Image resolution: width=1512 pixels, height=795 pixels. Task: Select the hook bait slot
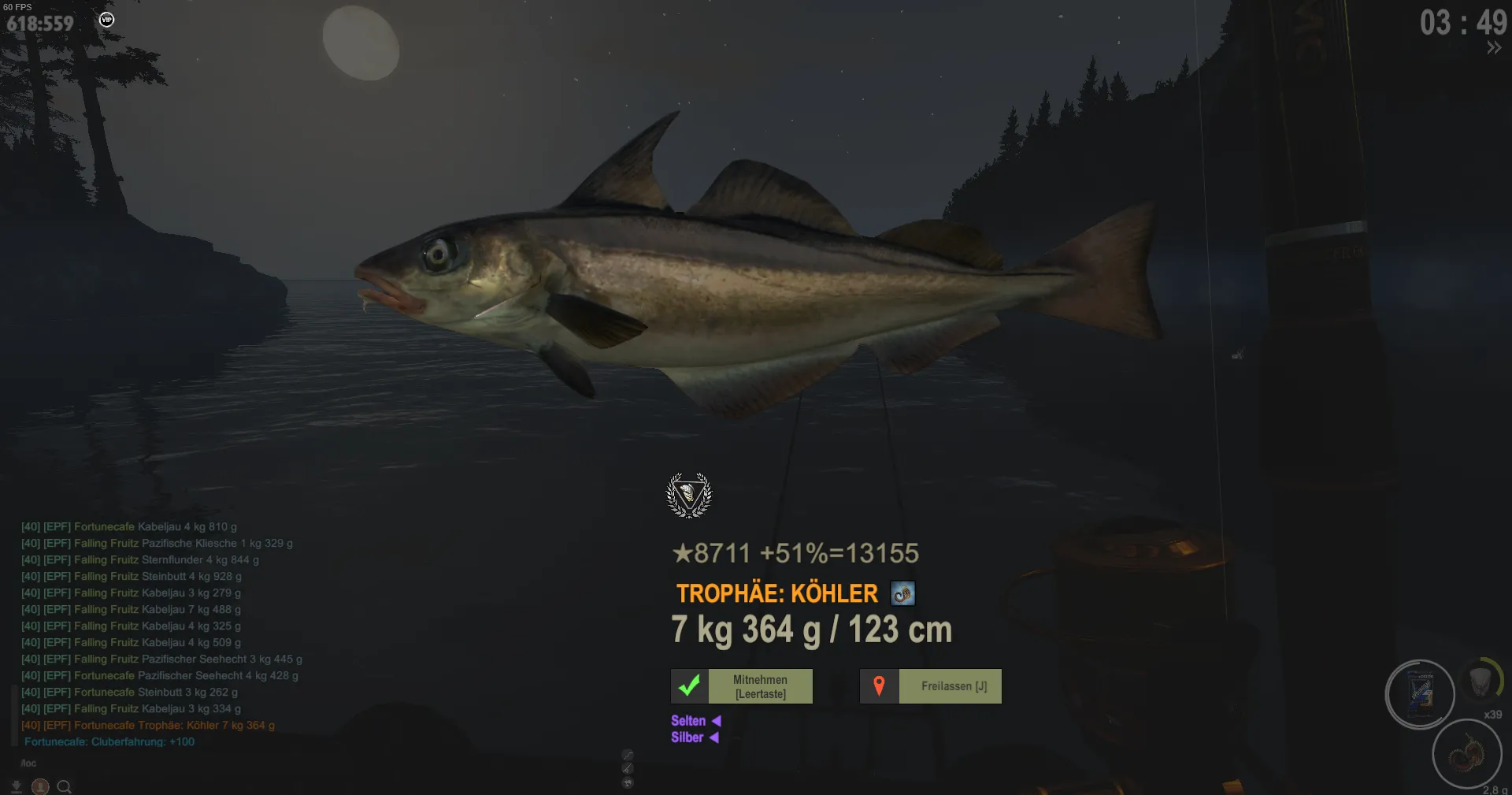click(x=1466, y=753)
